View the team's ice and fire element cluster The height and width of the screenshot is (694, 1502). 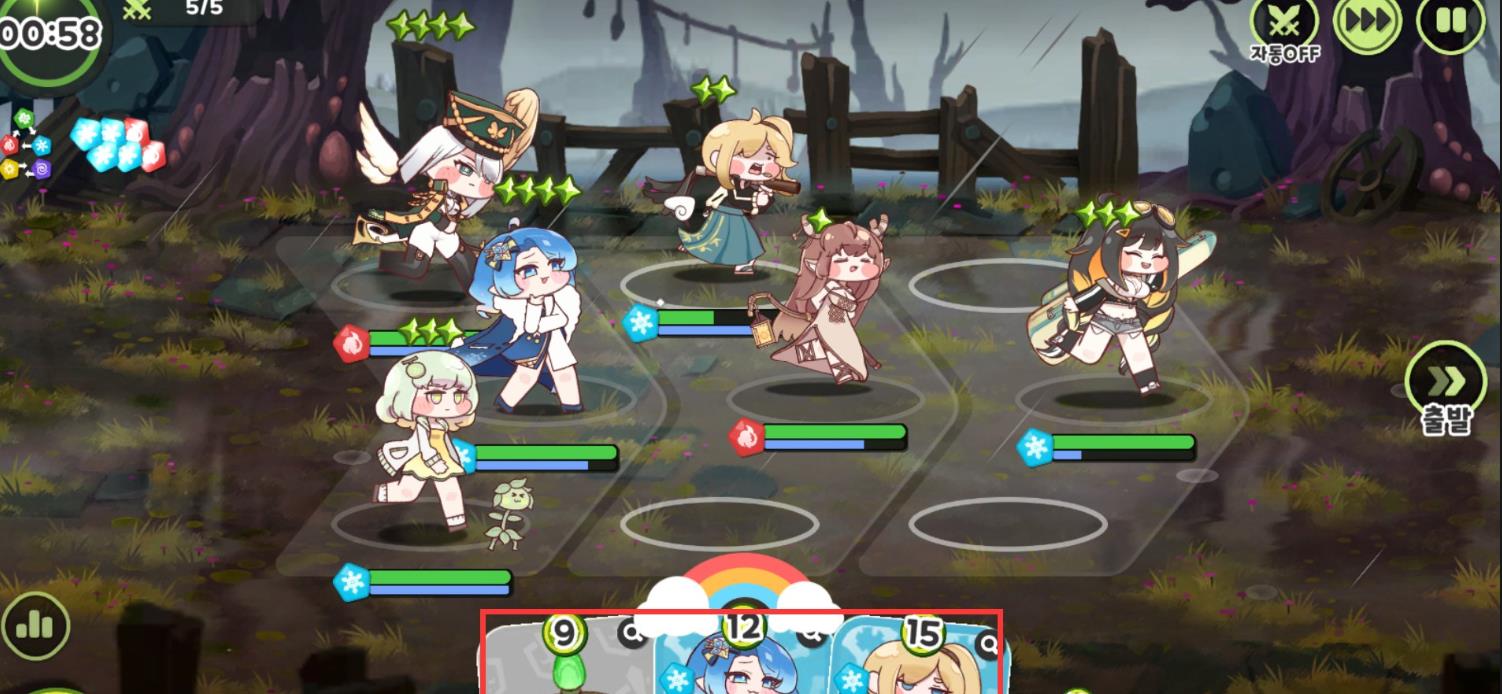(x=118, y=144)
